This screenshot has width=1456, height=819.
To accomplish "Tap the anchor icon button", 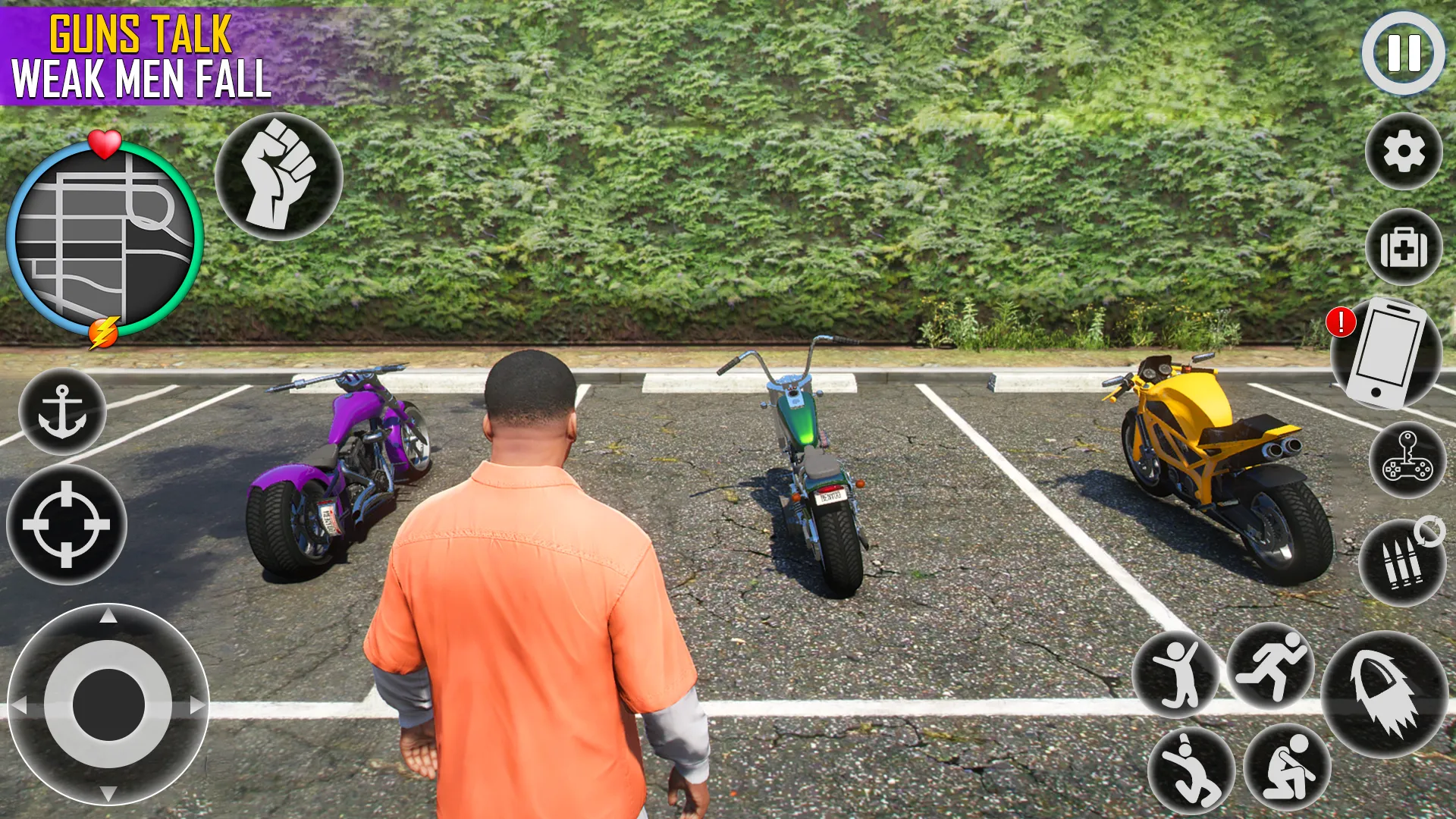I will (x=62, y=412).
